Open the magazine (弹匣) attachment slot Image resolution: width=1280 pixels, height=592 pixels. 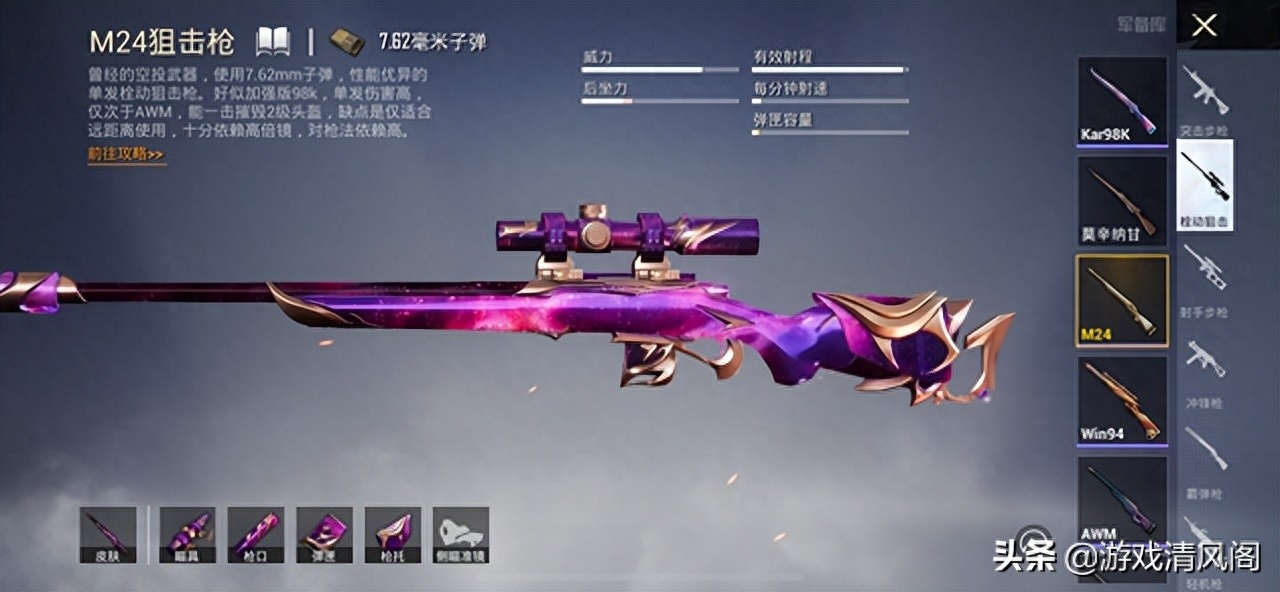point(324,534)
